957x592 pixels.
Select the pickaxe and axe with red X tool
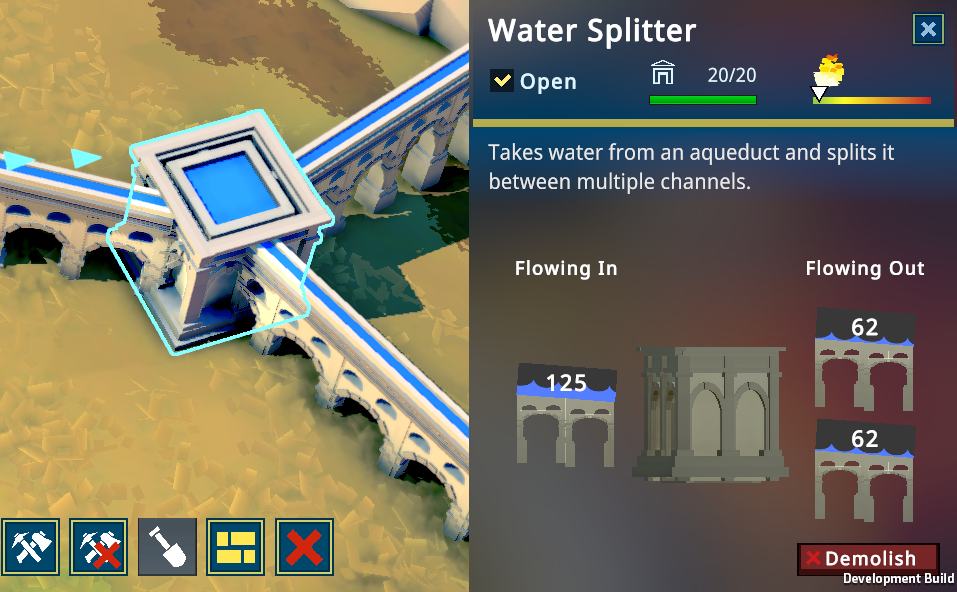coord(98,547)
